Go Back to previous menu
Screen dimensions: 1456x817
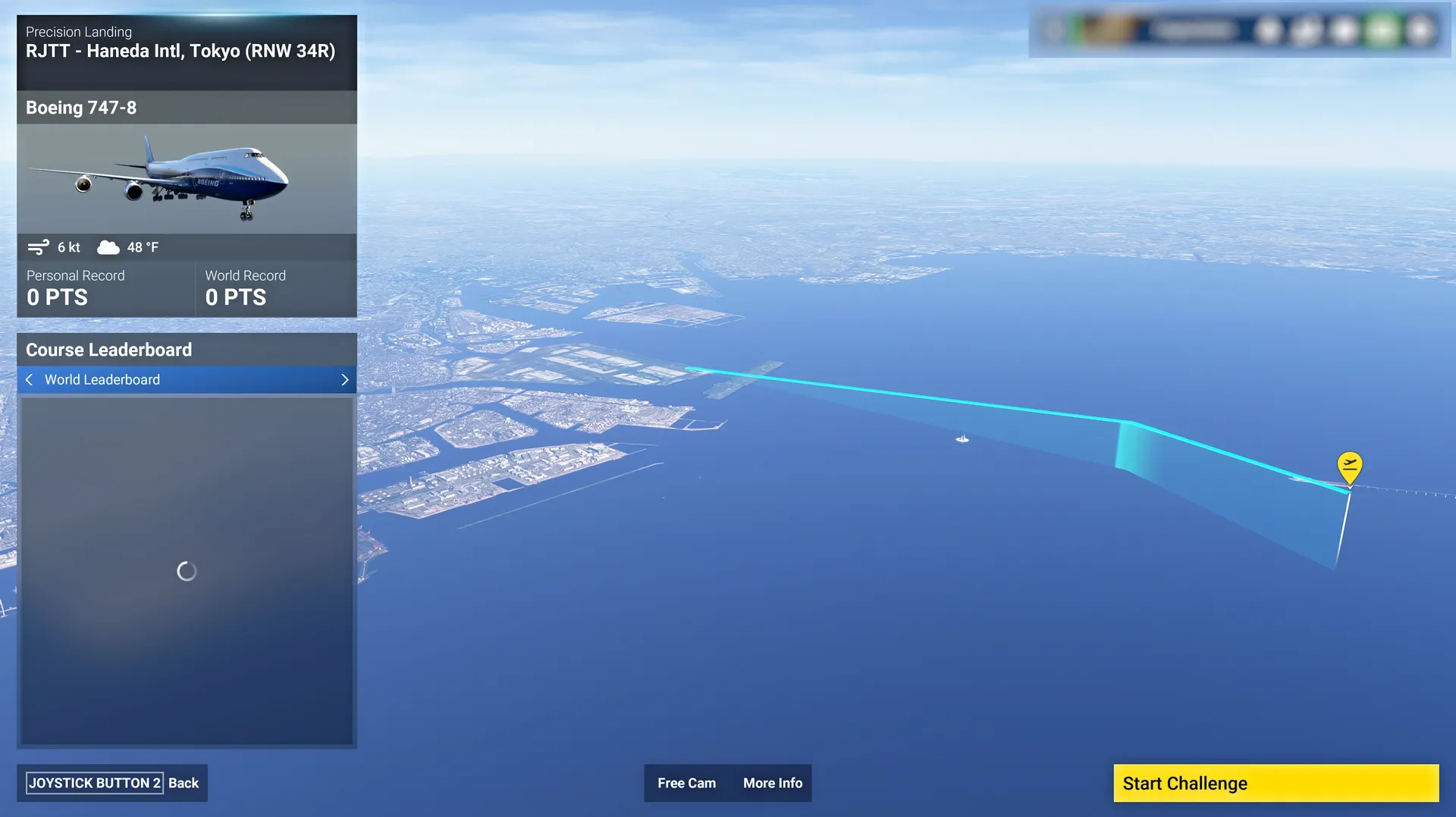[x=112, y=783]
